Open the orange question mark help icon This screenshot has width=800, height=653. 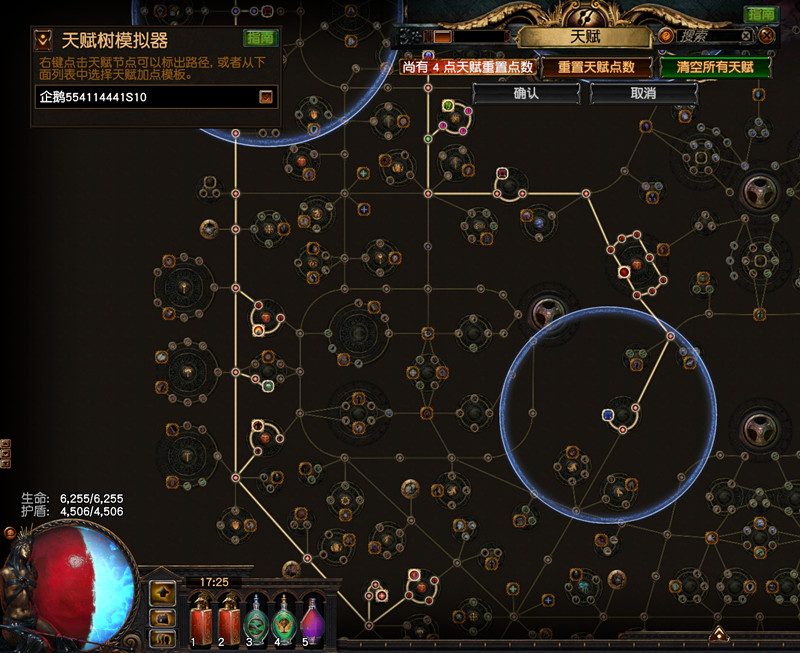[666, 36]
